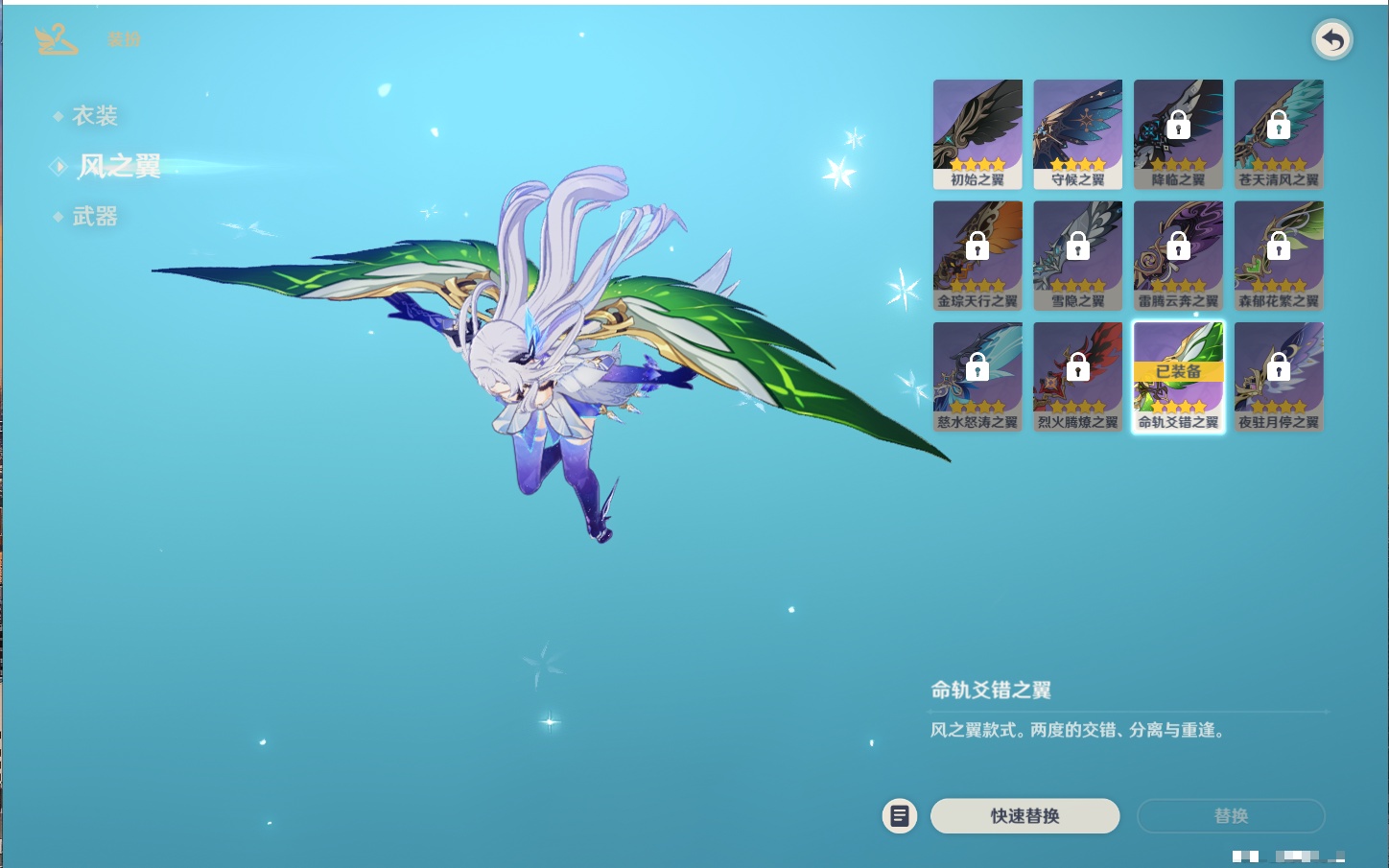Open the list icon beside 快速替换

tap(899, 816)
